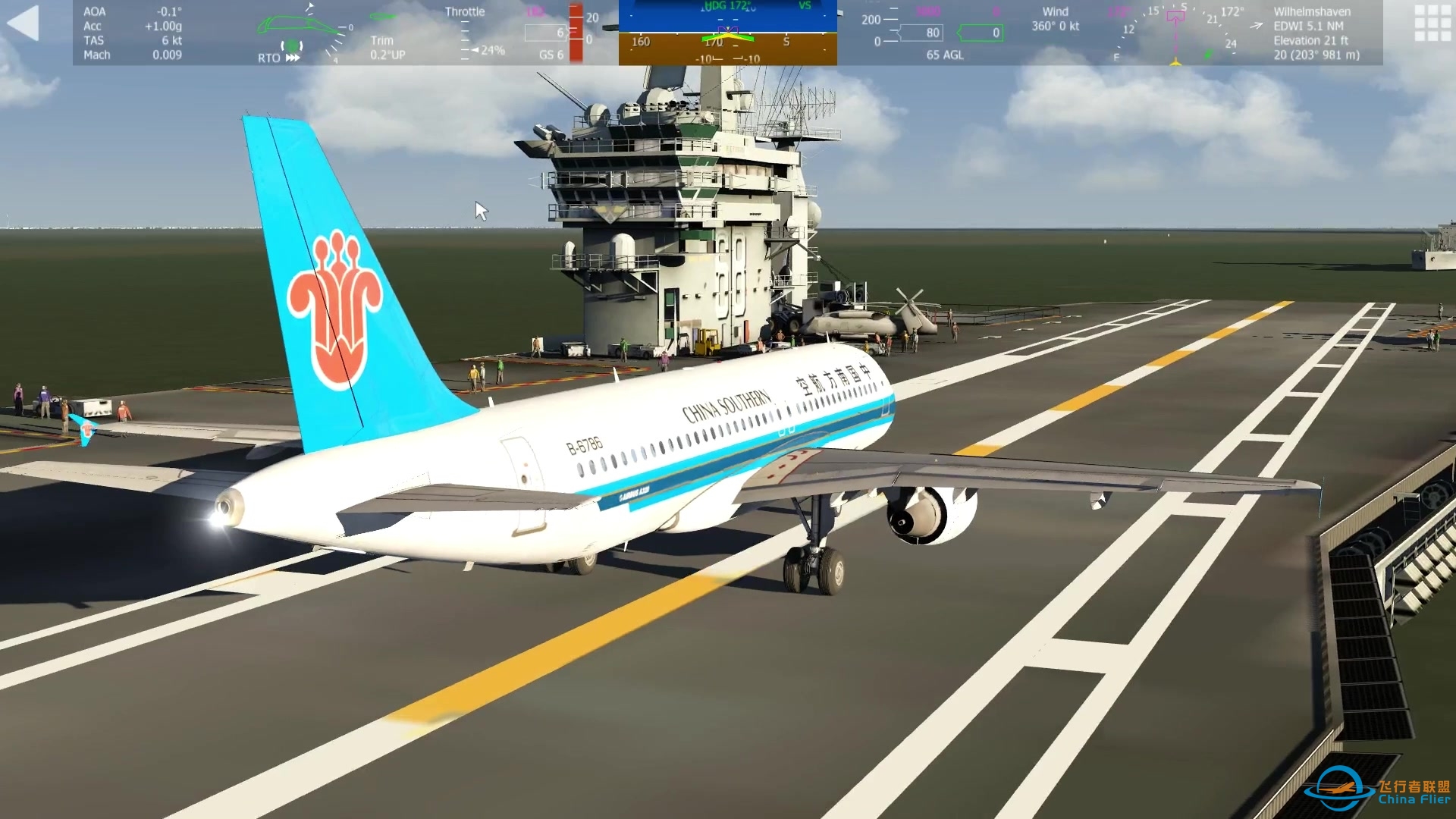Toggle the VS mode indicator

click(808, 7)
